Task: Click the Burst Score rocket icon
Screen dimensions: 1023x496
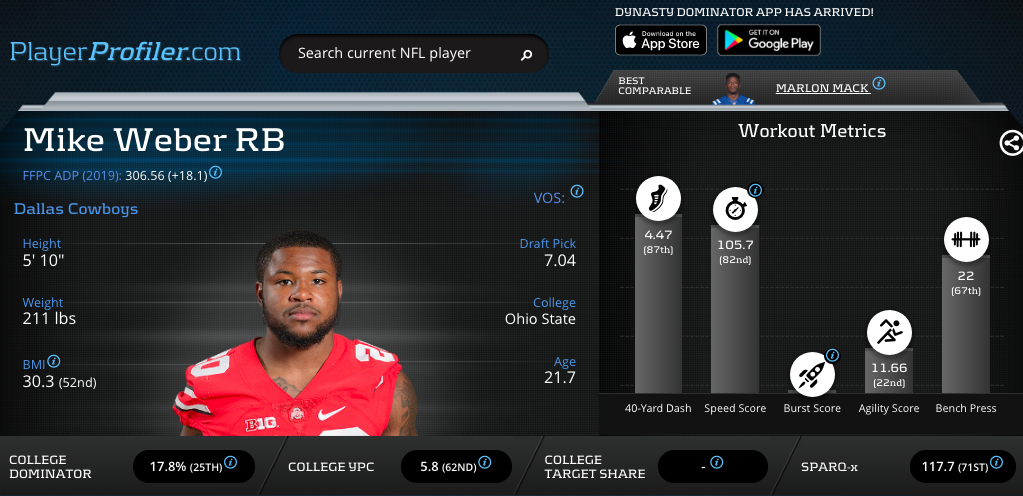Action: 812,374
